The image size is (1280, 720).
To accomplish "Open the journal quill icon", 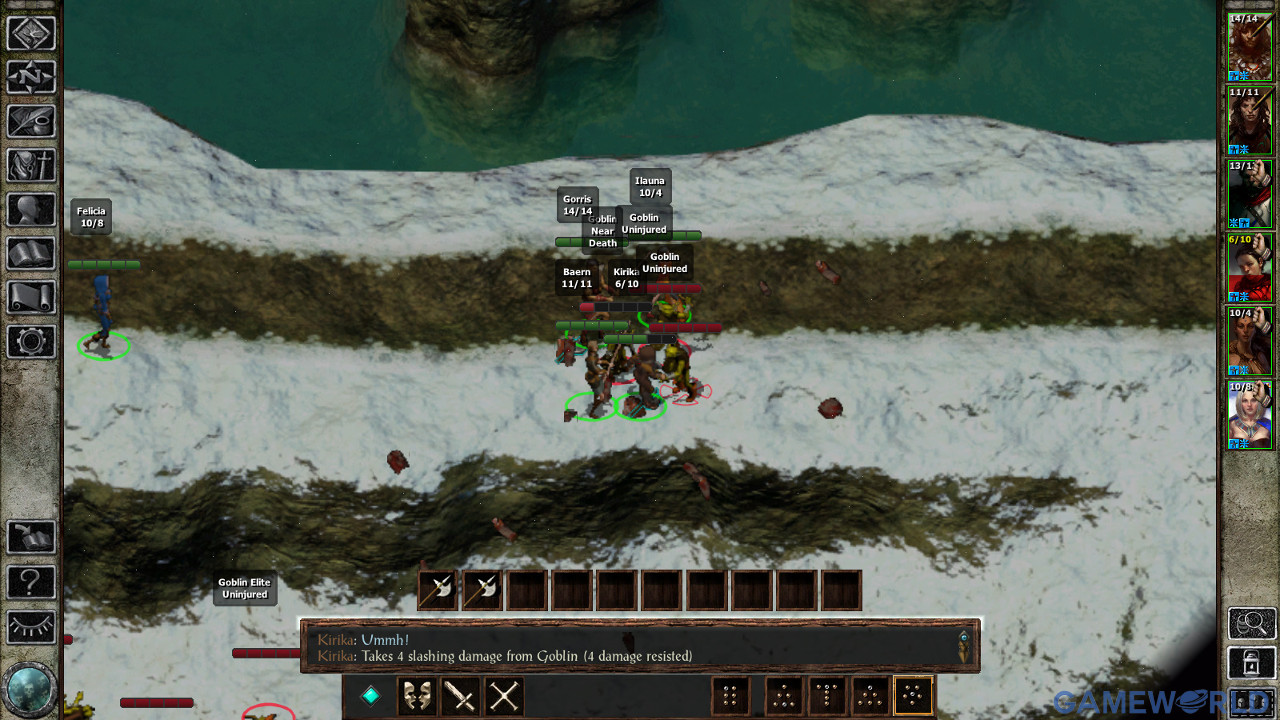I will tap(31, 121).
